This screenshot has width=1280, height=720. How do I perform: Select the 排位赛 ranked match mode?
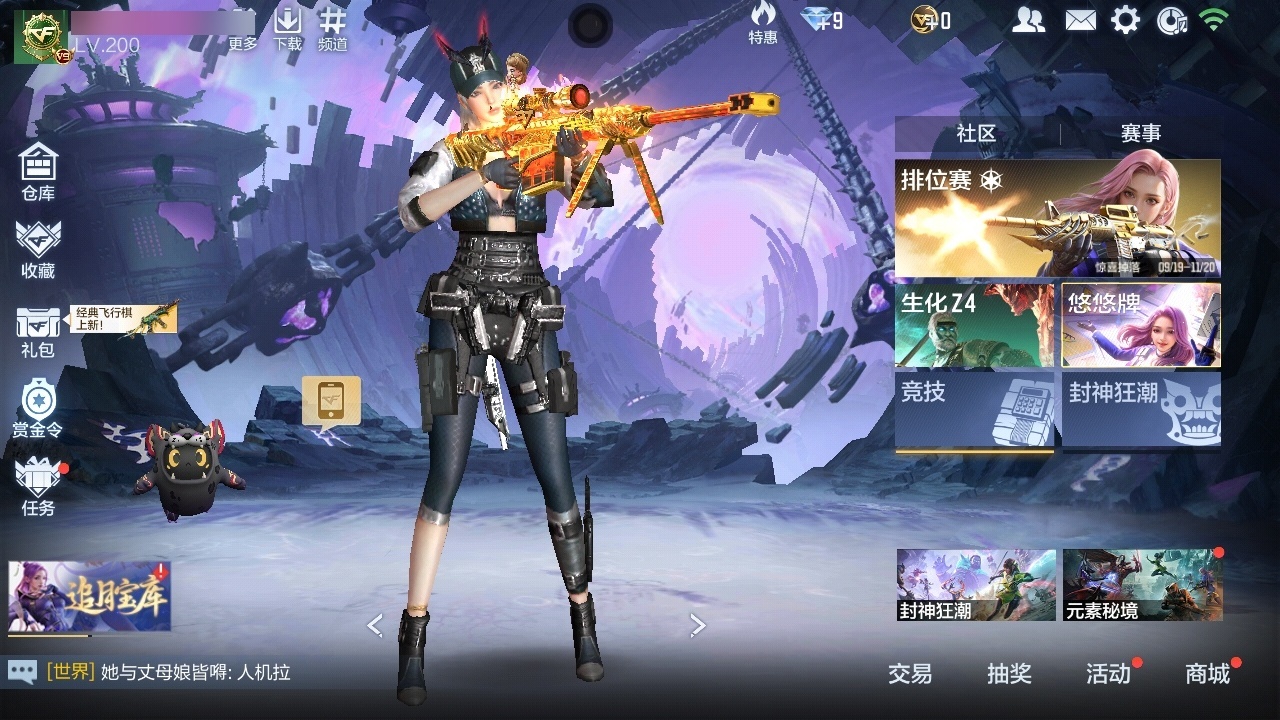1057,218
